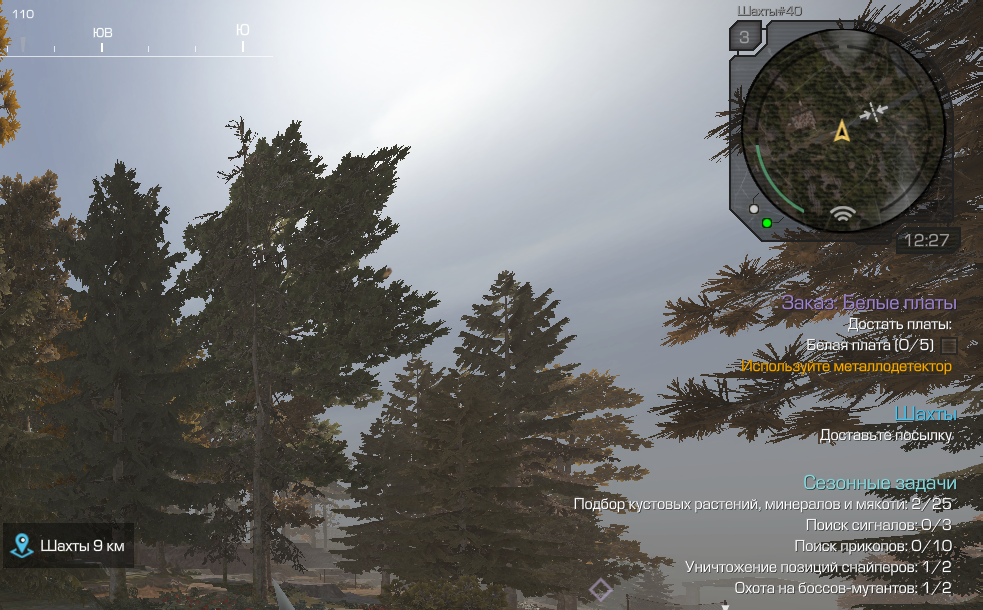Click the number 3 badge beside minimap
This screenshot has width=983, height=610.
[x=744, y=39]
